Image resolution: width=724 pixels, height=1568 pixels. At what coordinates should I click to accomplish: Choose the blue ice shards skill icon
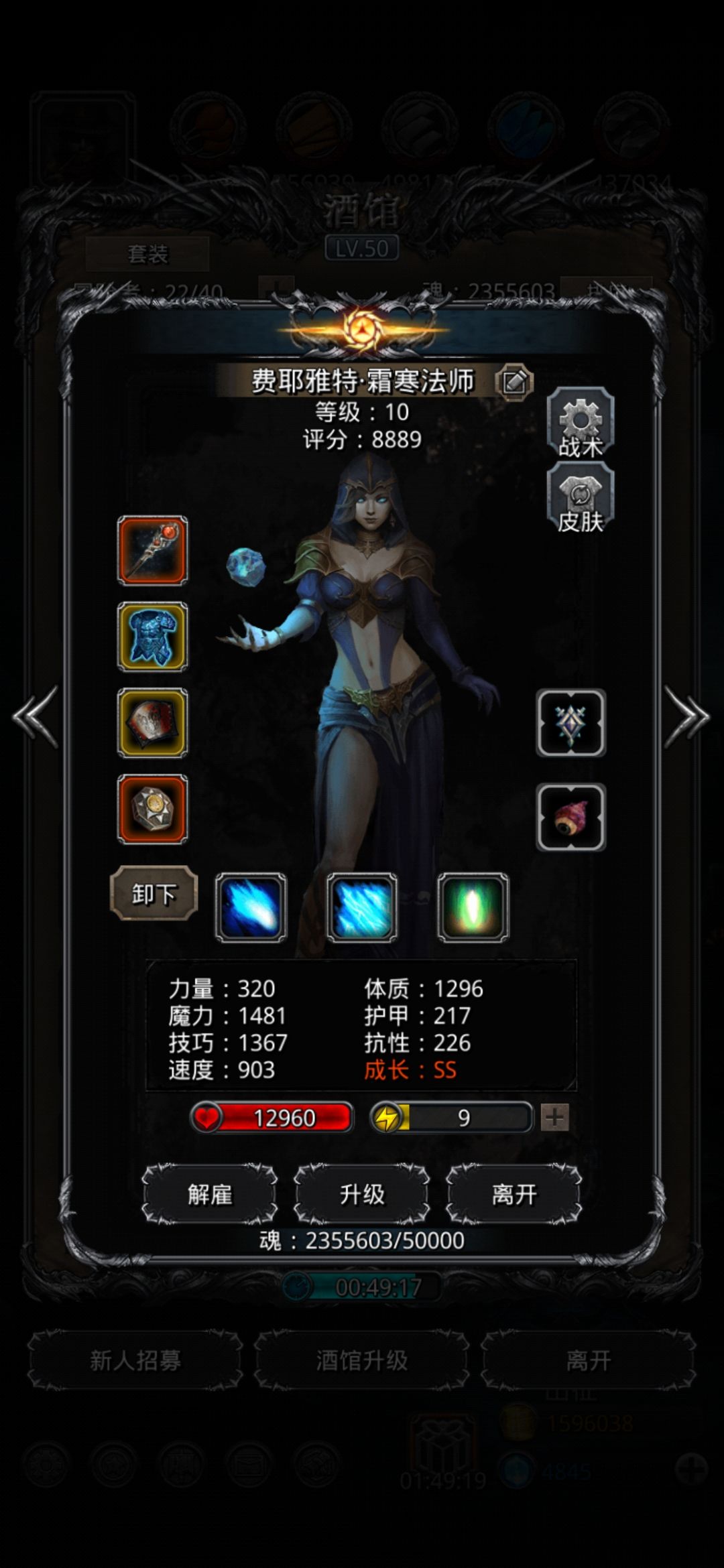coord(362,907)
